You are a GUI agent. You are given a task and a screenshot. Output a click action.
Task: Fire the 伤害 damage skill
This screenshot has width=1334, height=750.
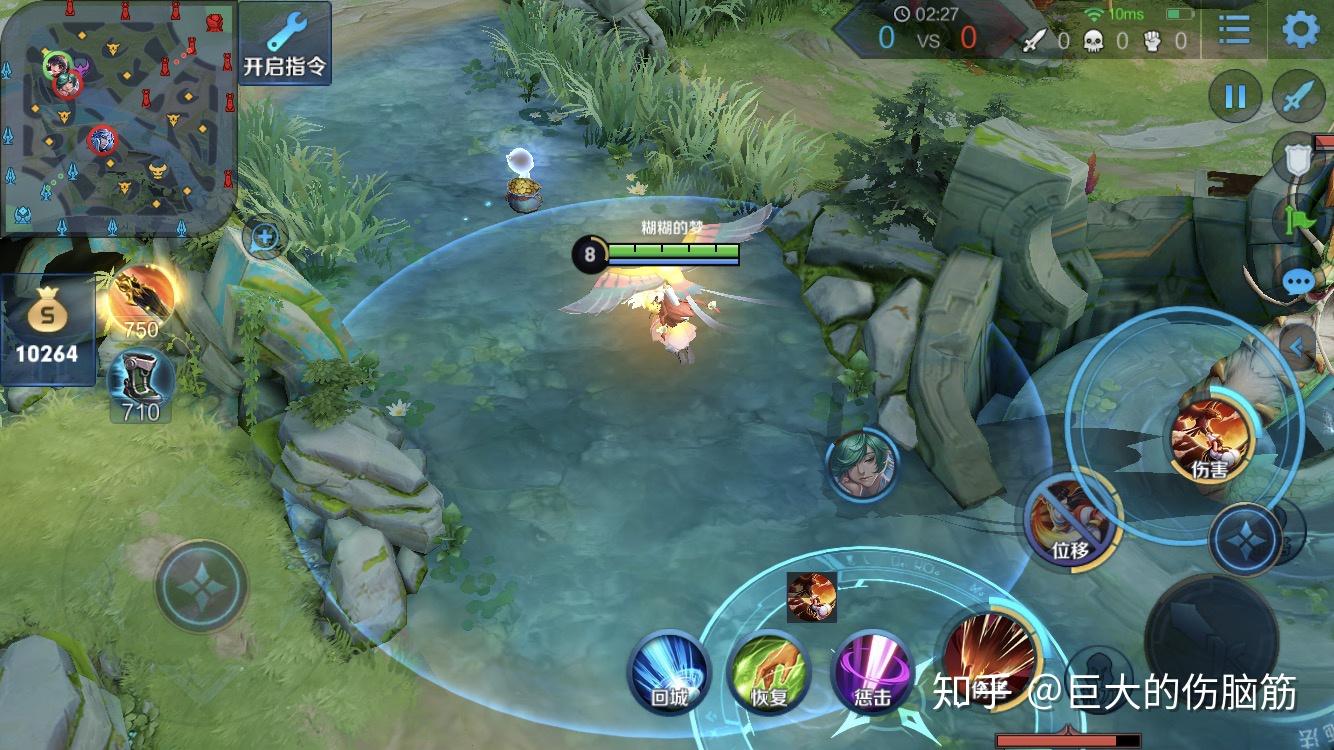1211,437
